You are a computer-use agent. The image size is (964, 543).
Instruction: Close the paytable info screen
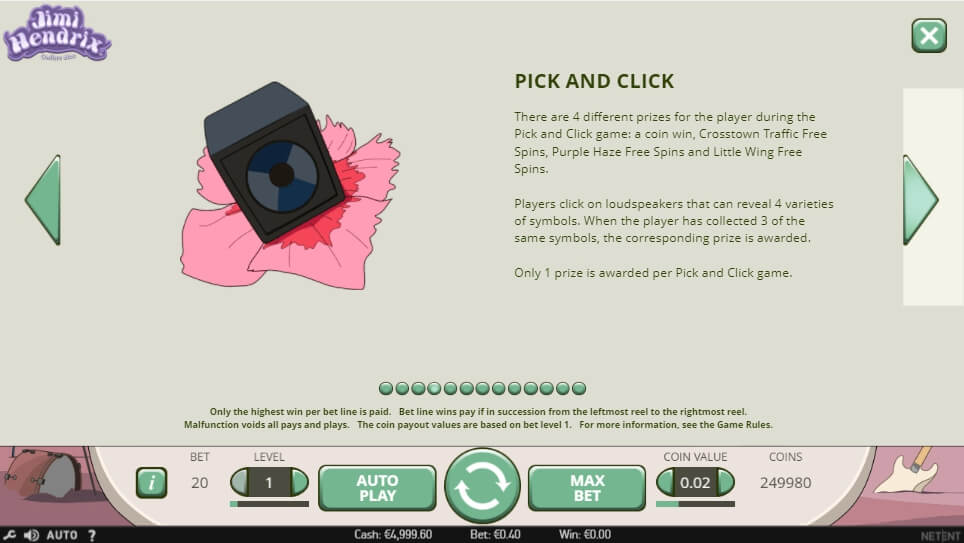click(929, 36)
